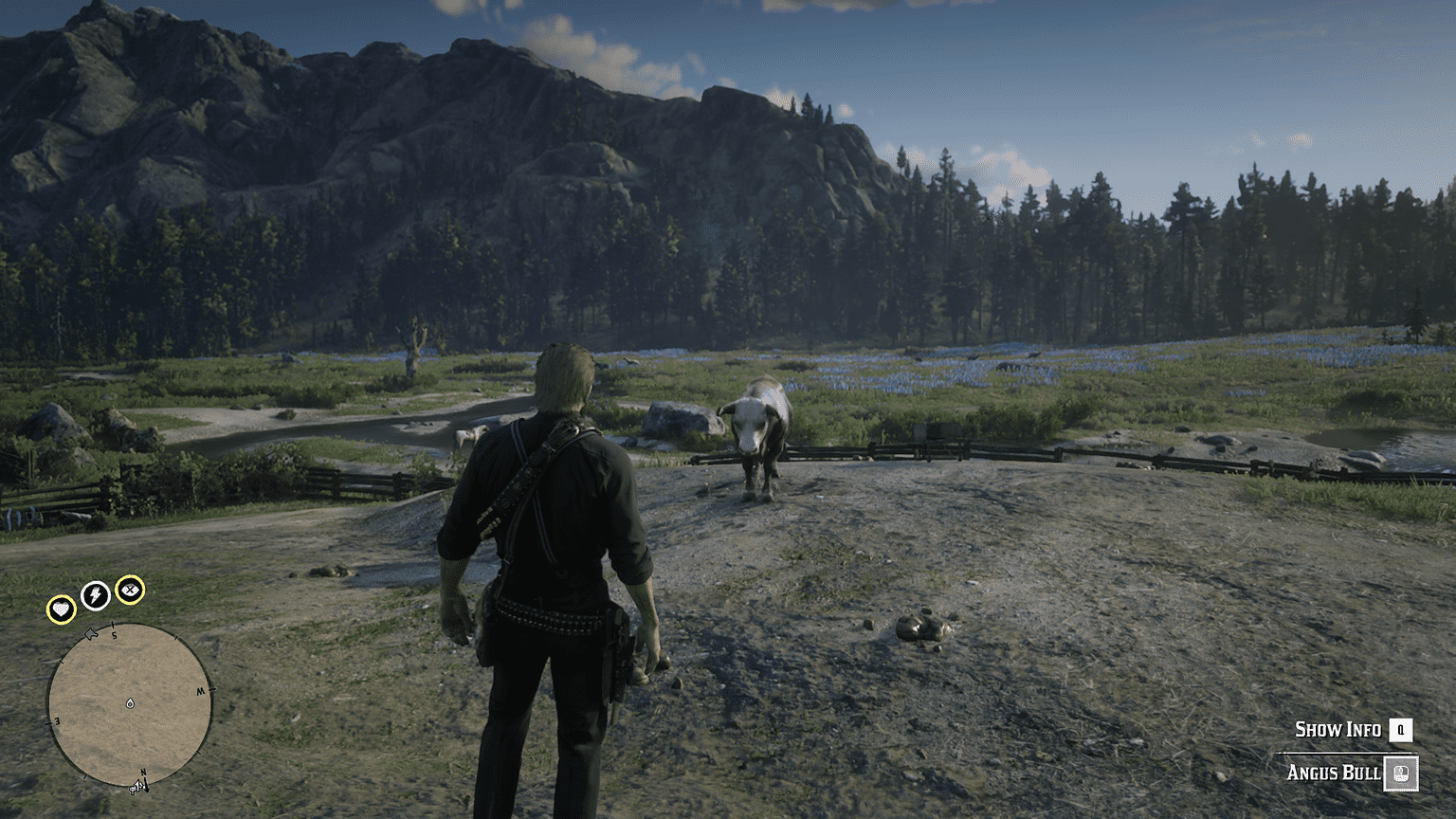Viewport: 1456px width, 819px height.
Task: Click the mouse button icon beside Angus Bull
Action: tap(1401, 773)
